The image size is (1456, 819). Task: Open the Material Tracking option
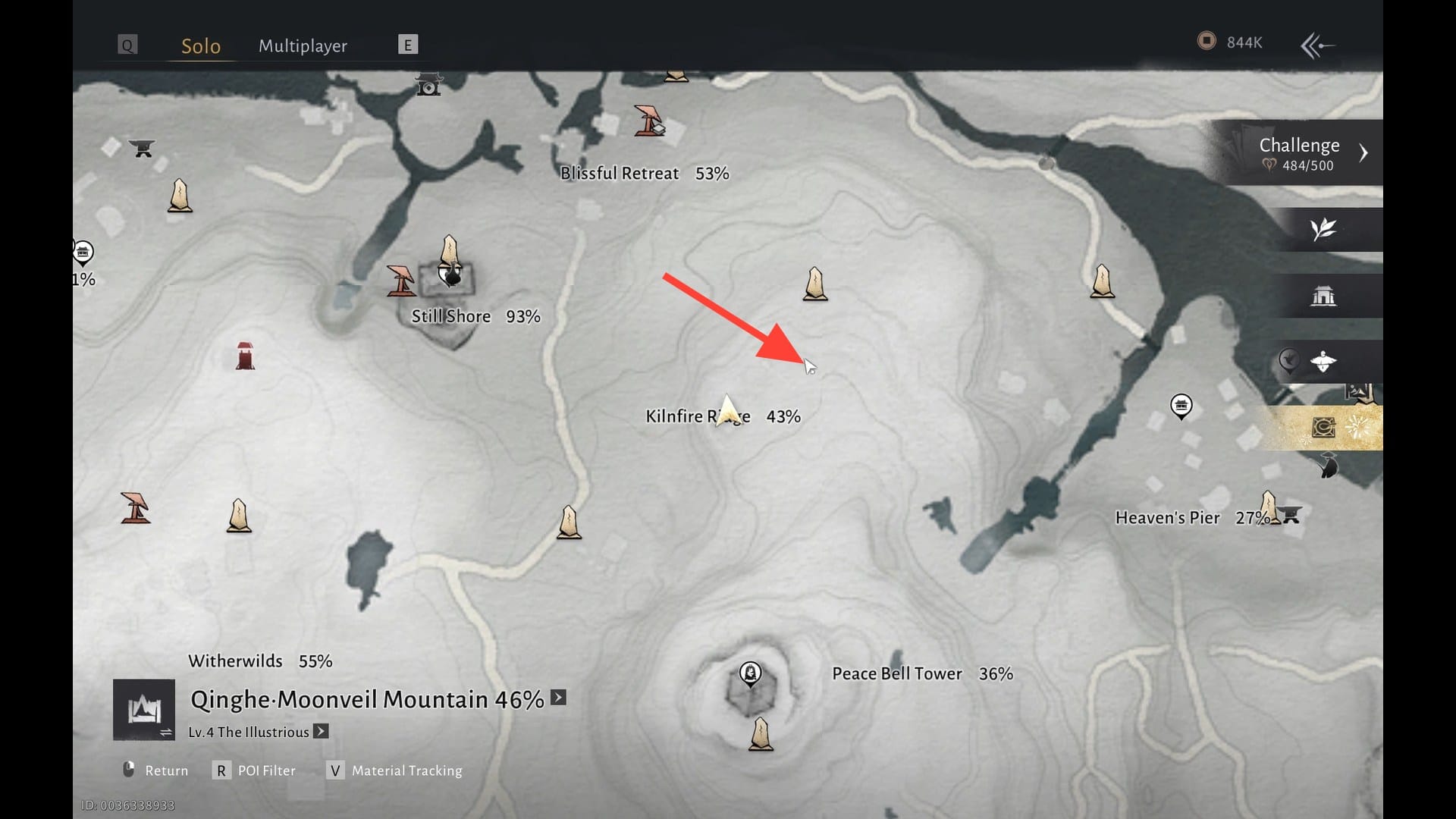[395, 770]
